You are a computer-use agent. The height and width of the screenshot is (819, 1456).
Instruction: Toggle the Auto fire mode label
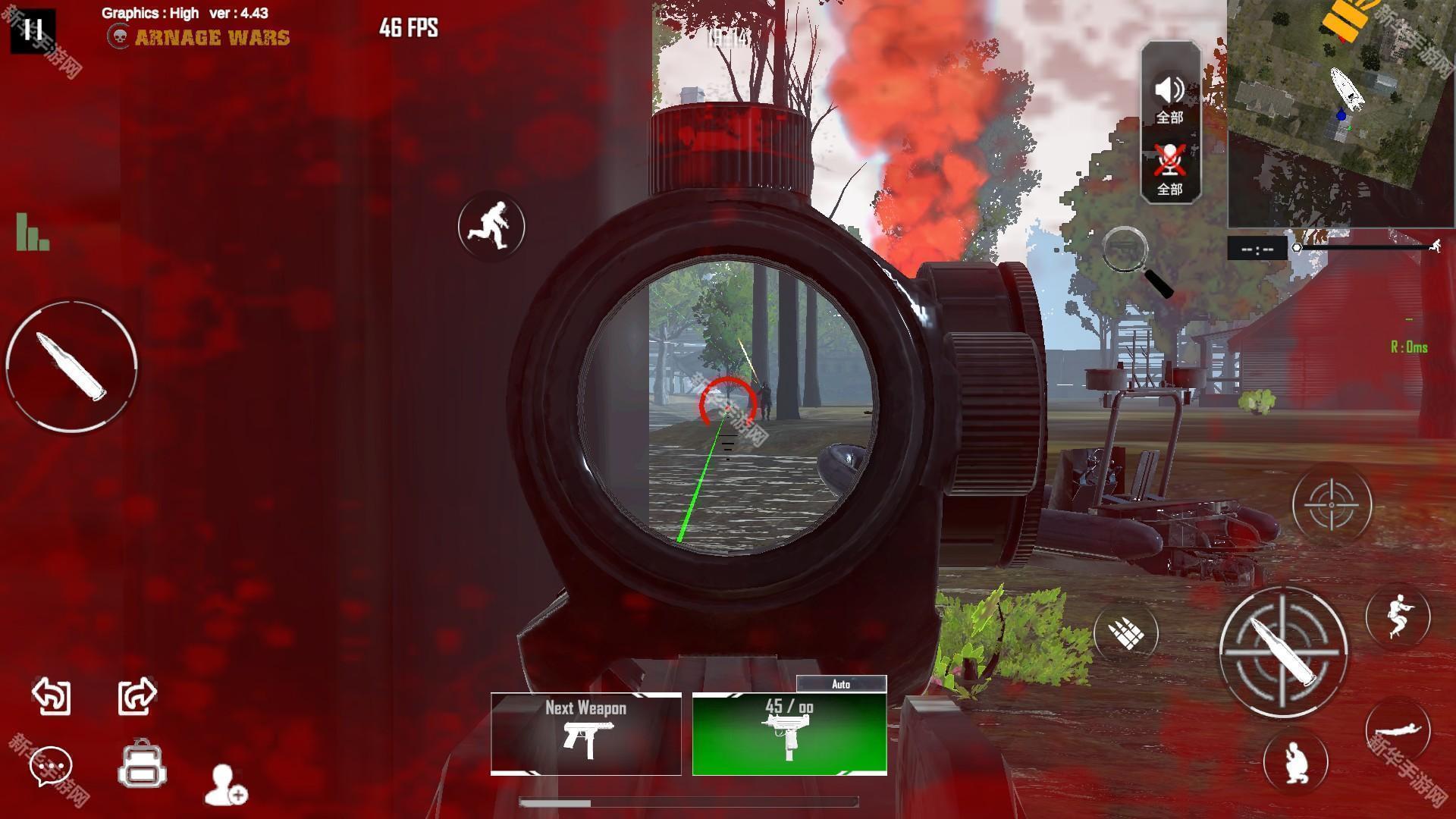point(841,684)
